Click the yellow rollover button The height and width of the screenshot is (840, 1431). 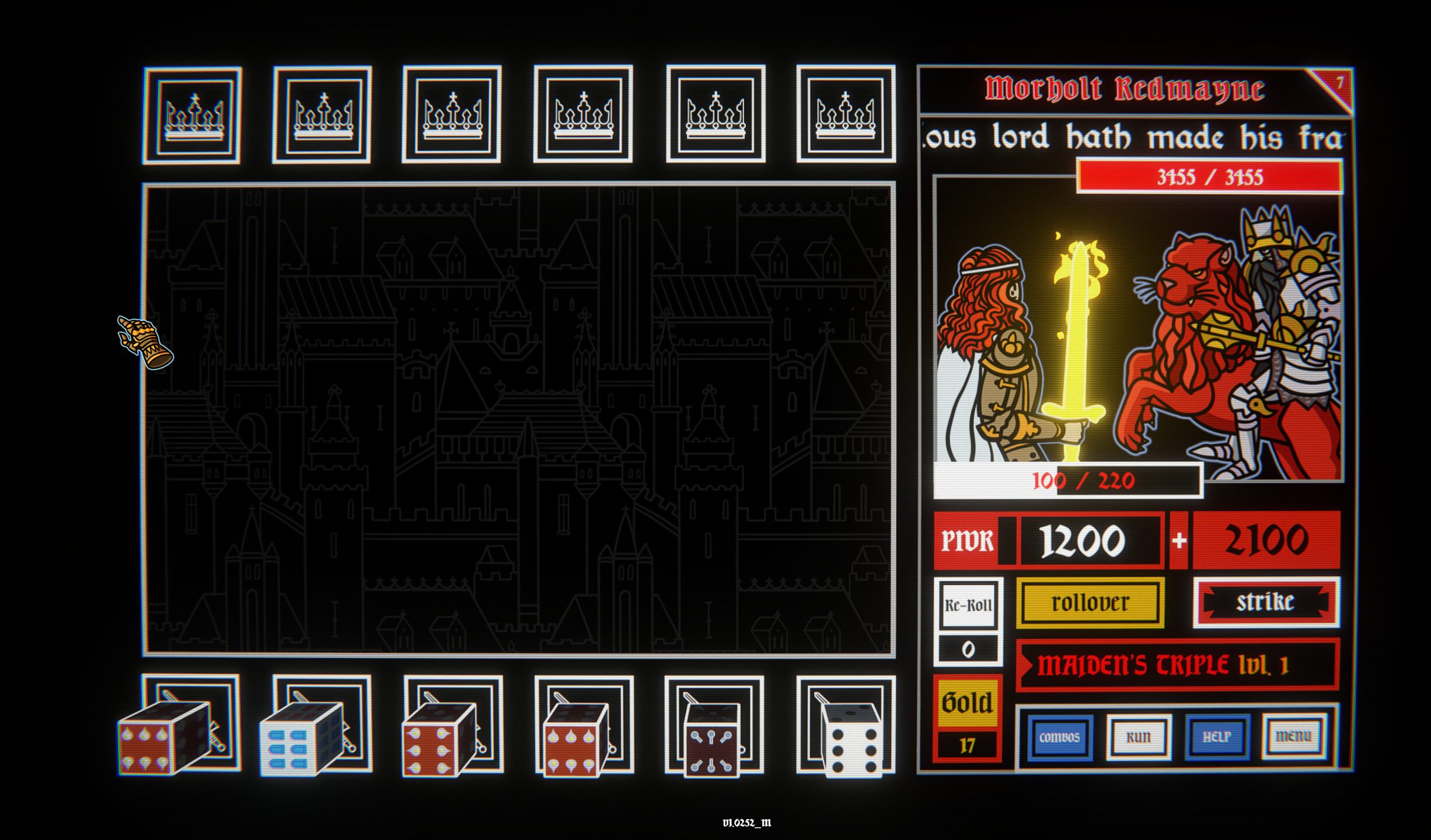1090,603
